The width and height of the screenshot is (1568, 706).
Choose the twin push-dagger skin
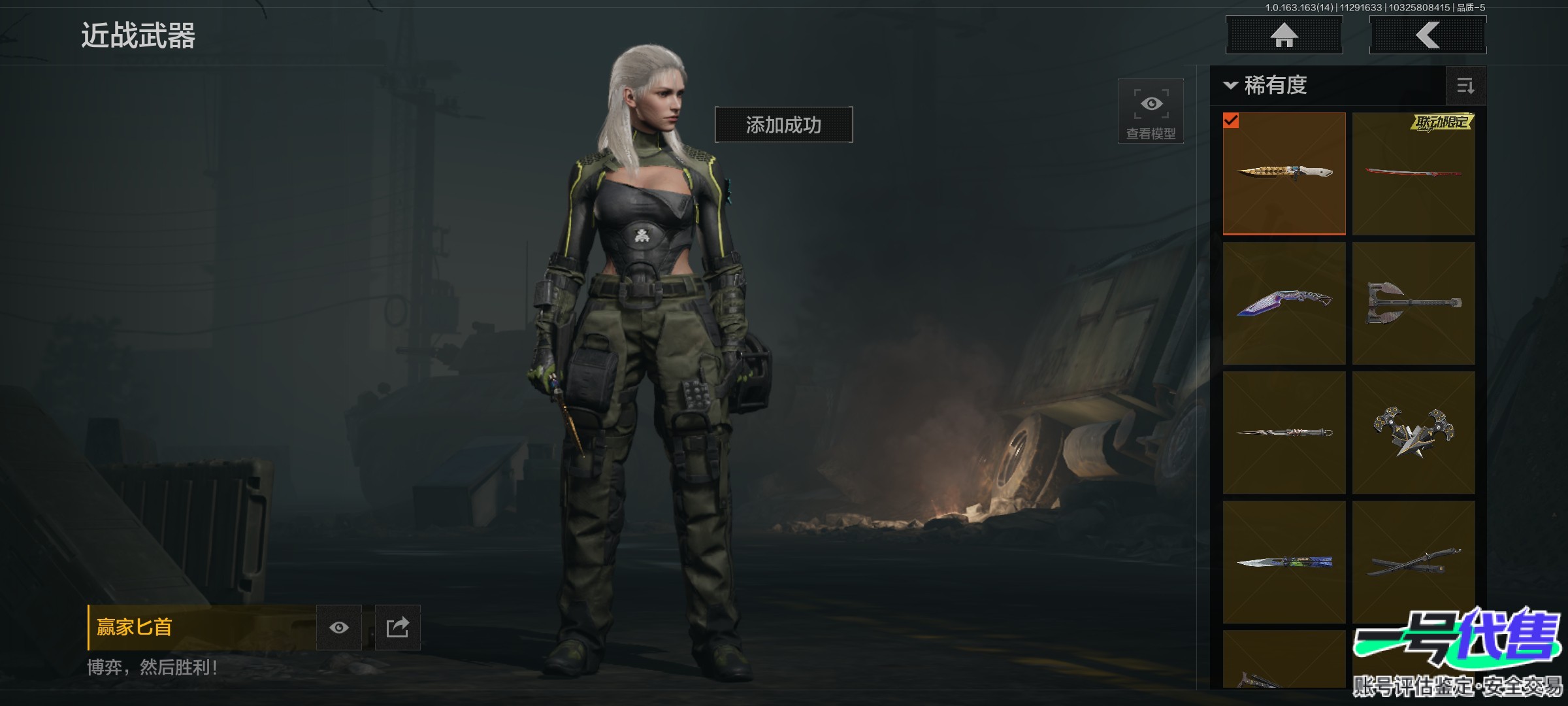click(x=1413, y=433)
